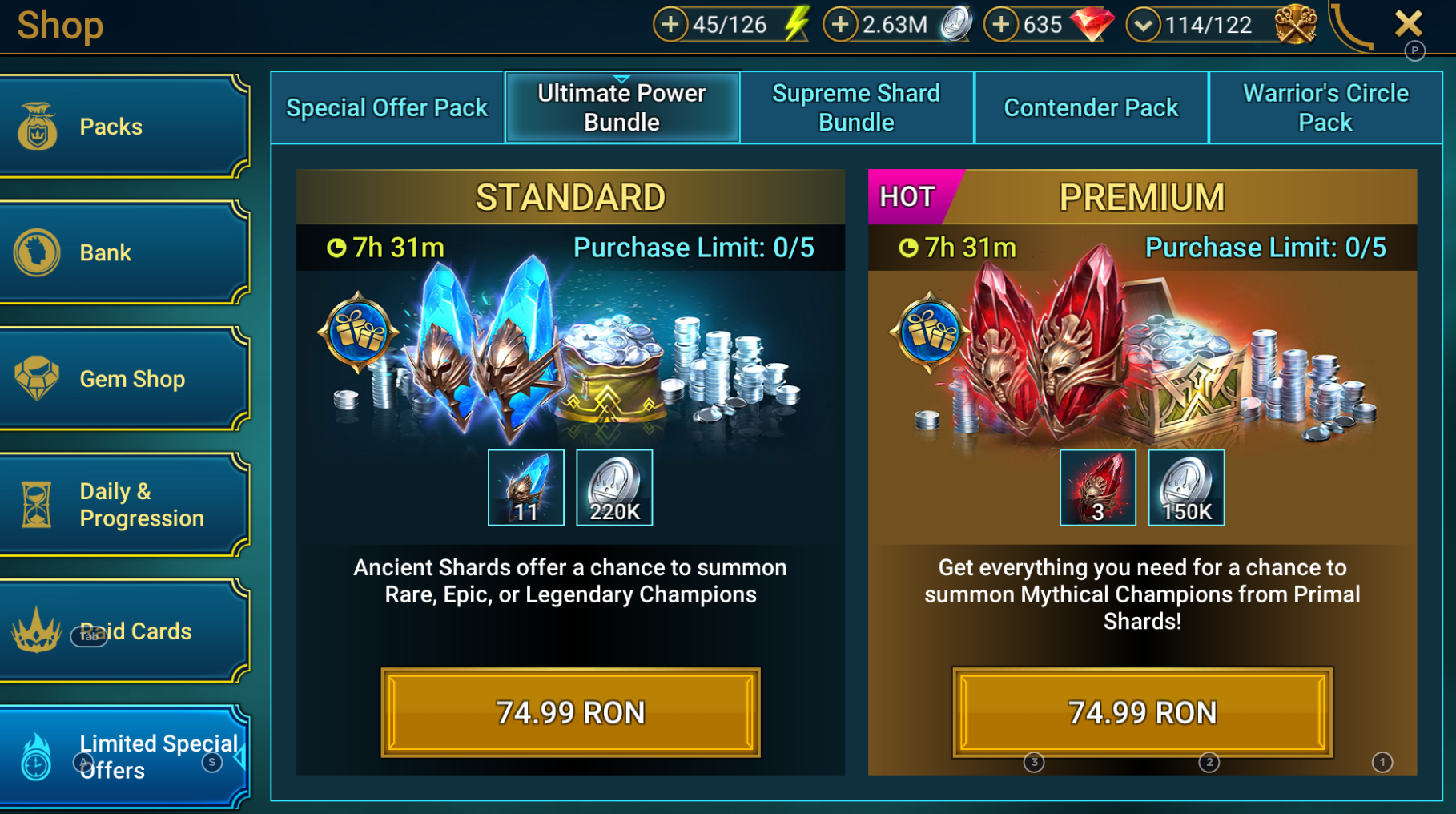Inspect the Ancient Shard reward icon
This screenshot has width=1456, height=814.
526,487
